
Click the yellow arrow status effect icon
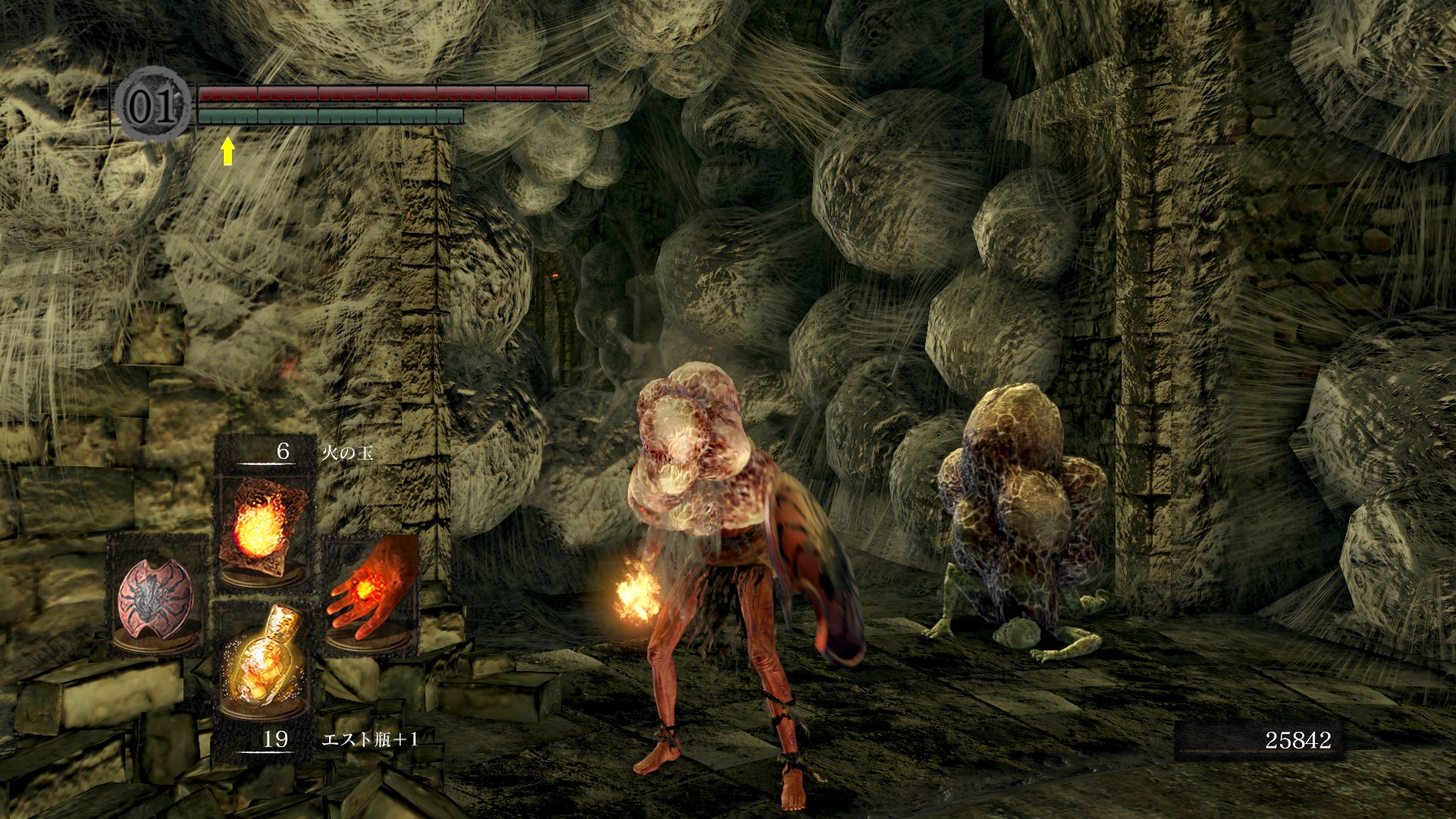pyautogui.click(x=227, y=151)
